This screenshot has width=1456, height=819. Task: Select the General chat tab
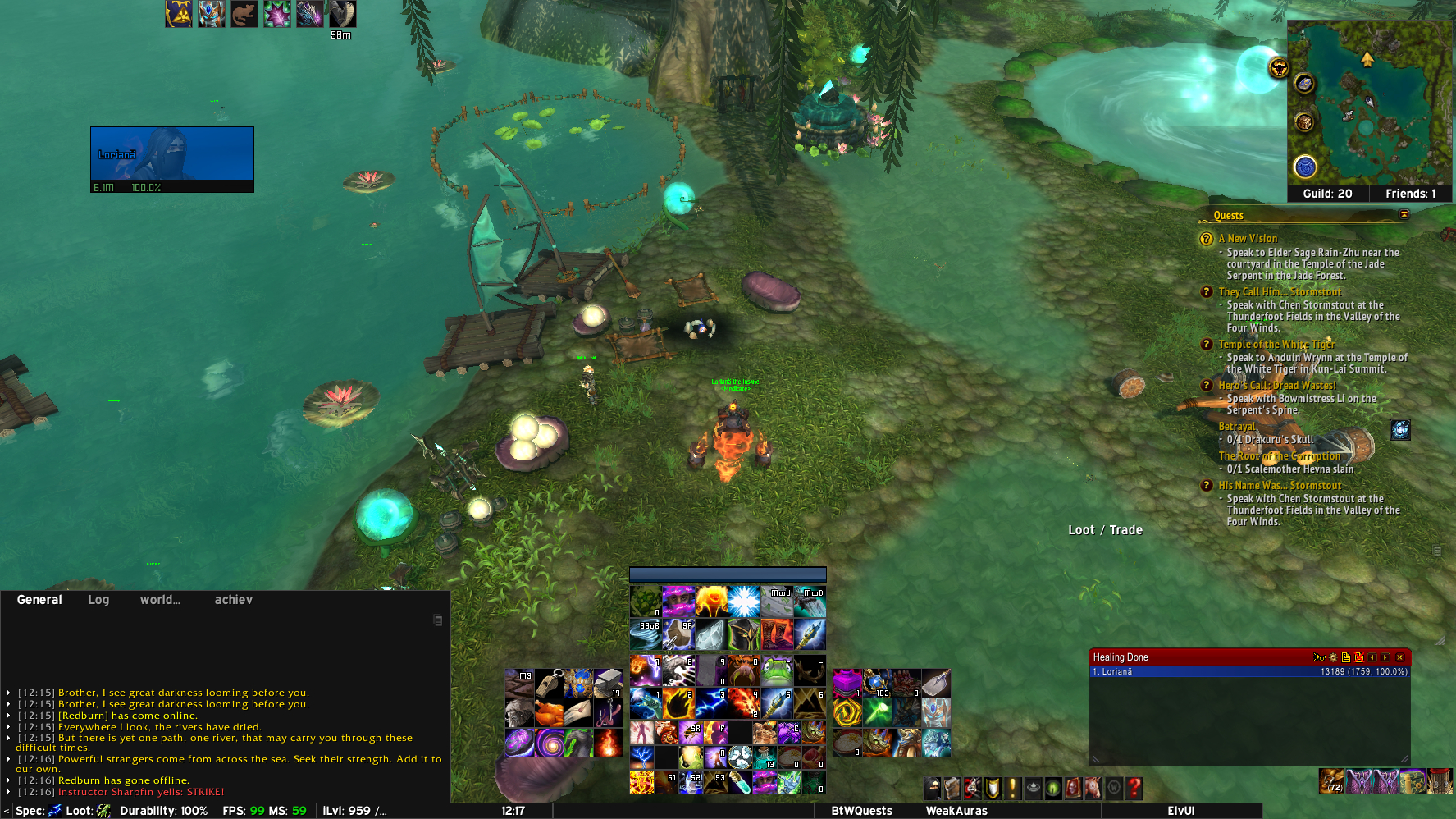39,600
